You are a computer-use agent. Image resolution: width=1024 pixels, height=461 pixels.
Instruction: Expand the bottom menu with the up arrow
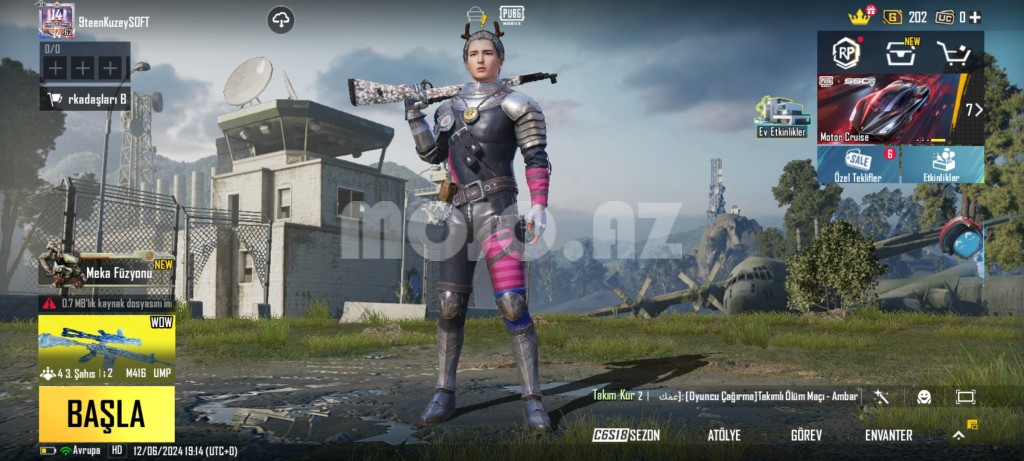[958, 435]
